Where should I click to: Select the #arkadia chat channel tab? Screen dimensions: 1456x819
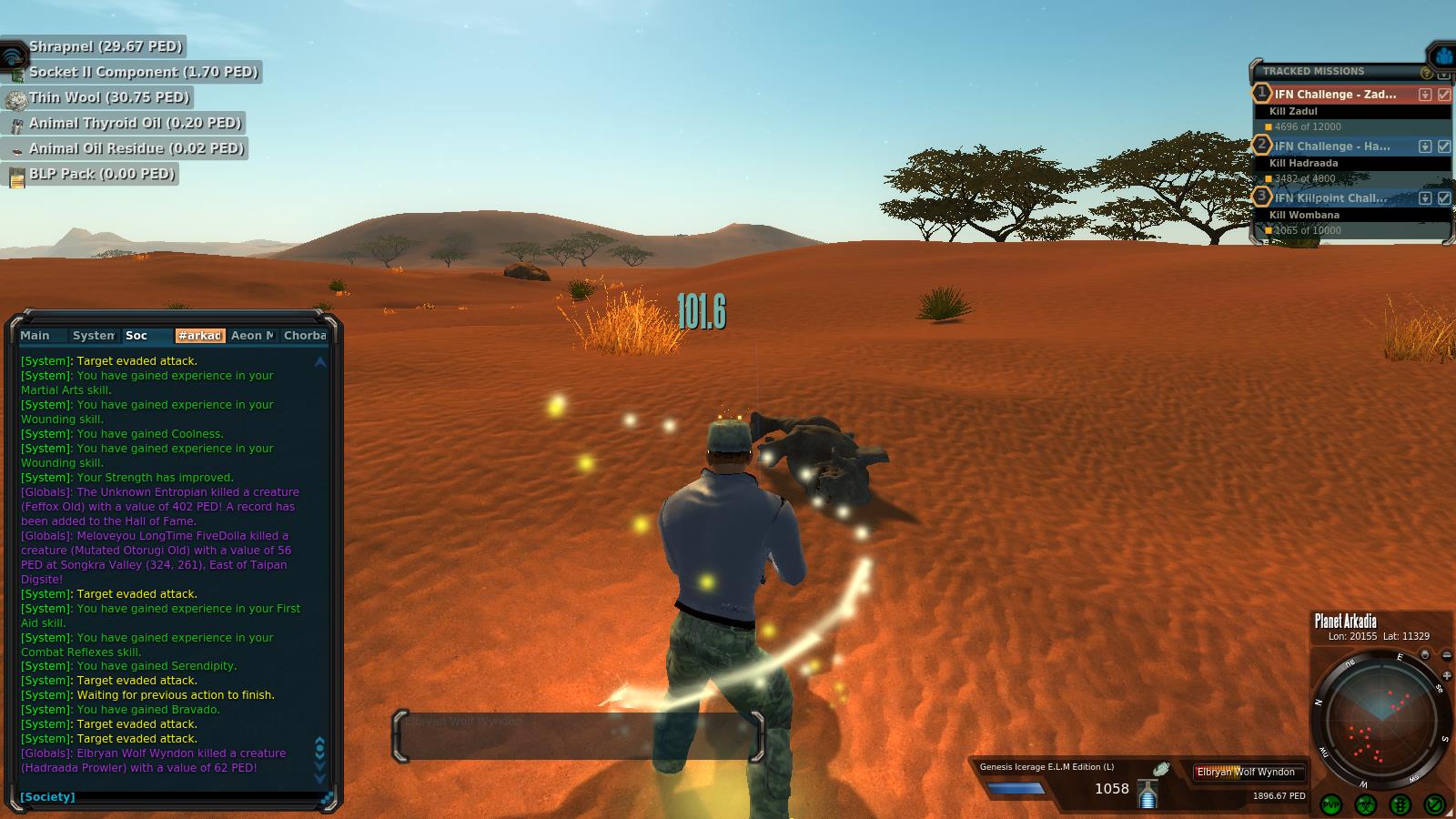pos(199,336)
